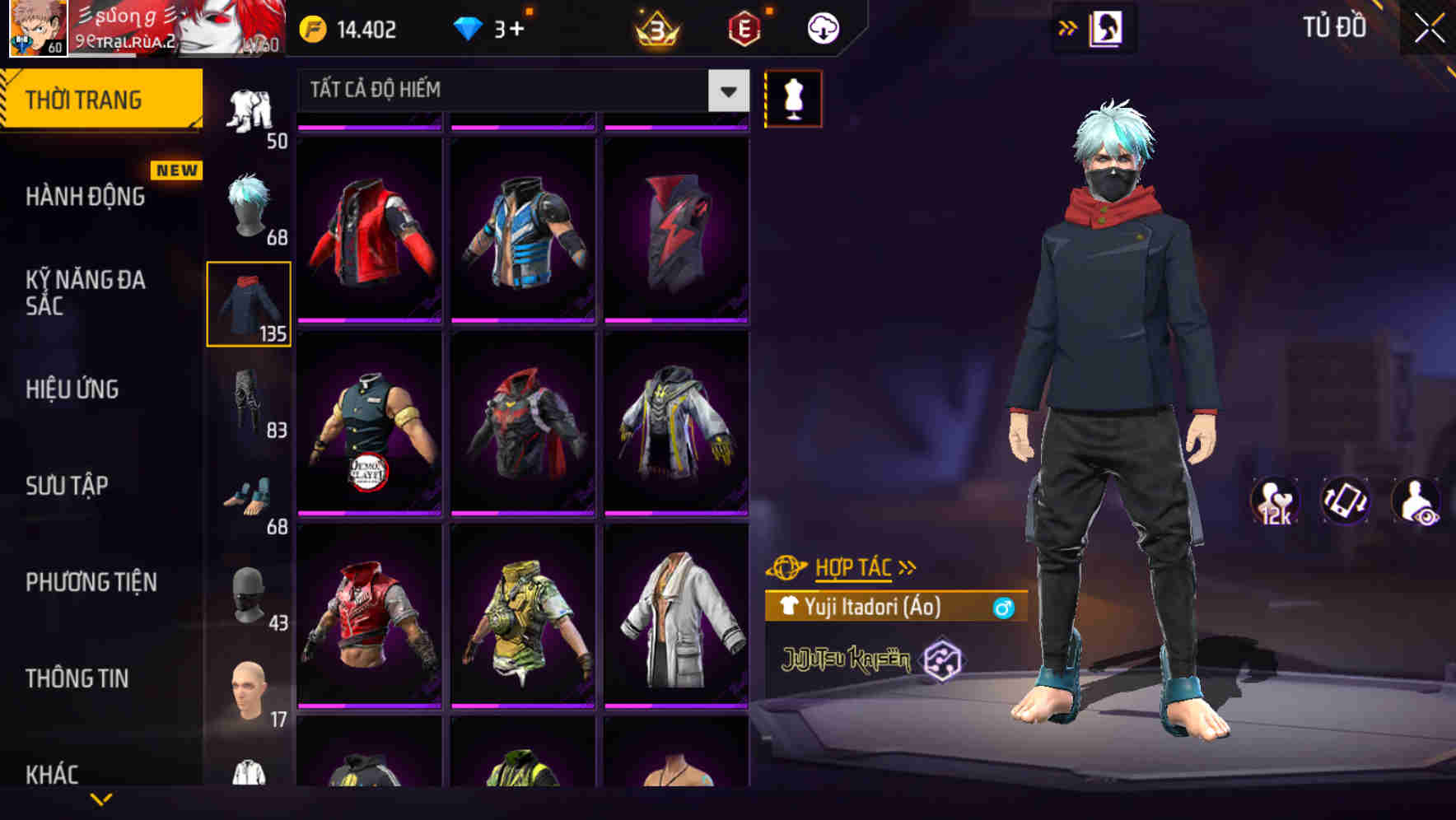
Task: Click the Jujutsu Kaisen collaboration link
Action: tap(847, 659)
